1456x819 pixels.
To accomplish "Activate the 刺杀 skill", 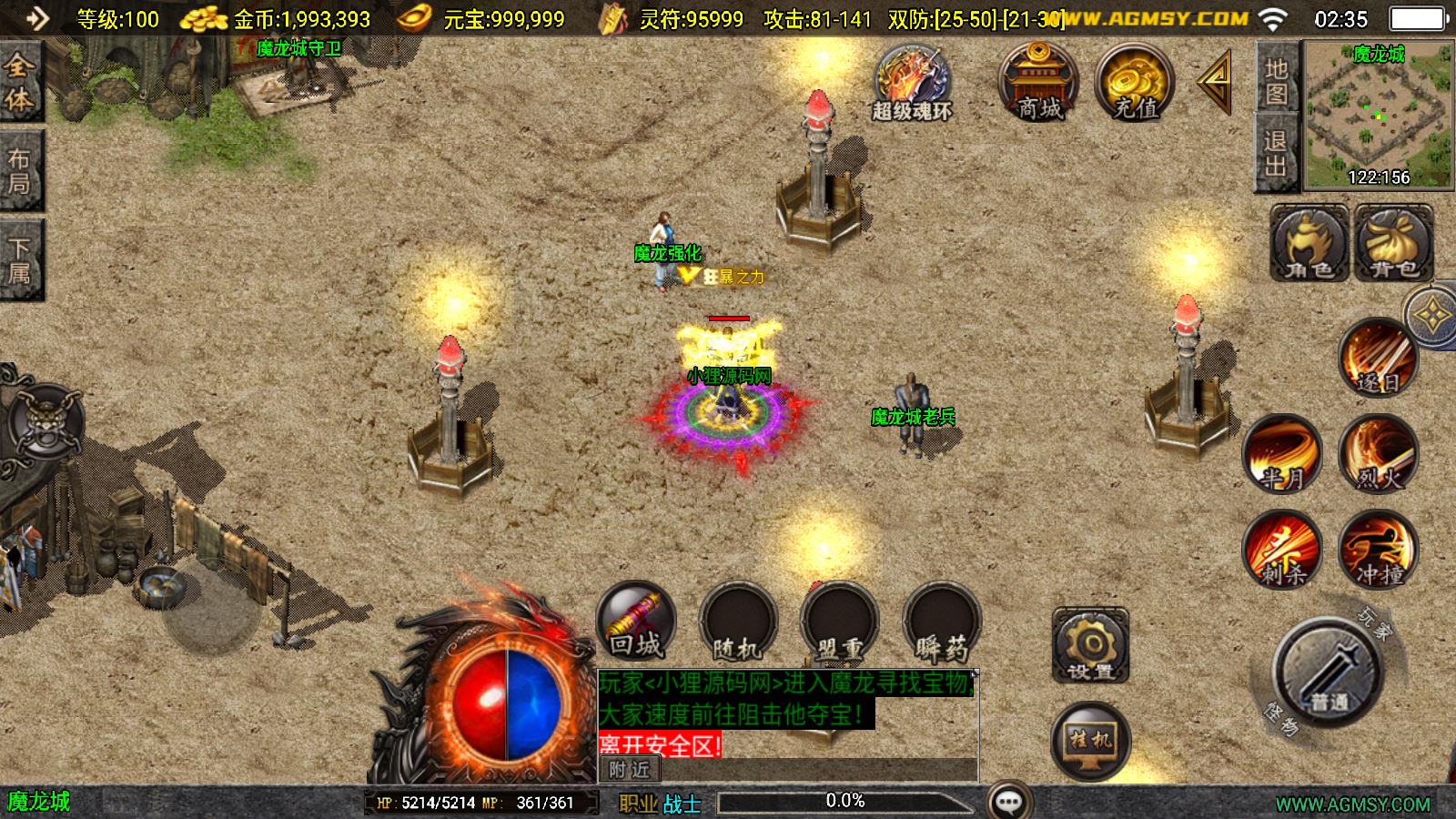I will pyautogui.click(x=1282, y=549).
